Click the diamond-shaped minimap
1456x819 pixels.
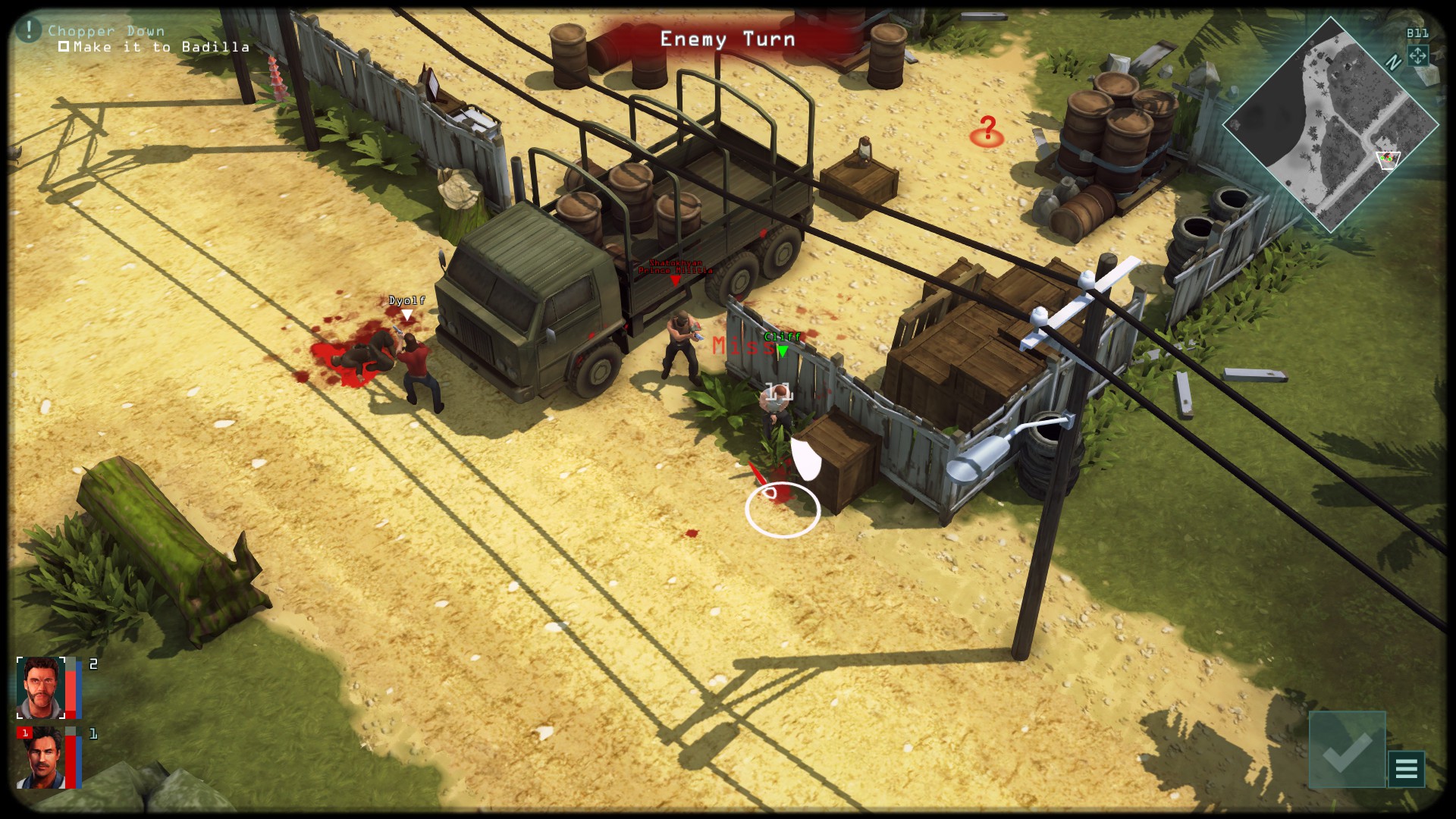[1330, 125]
